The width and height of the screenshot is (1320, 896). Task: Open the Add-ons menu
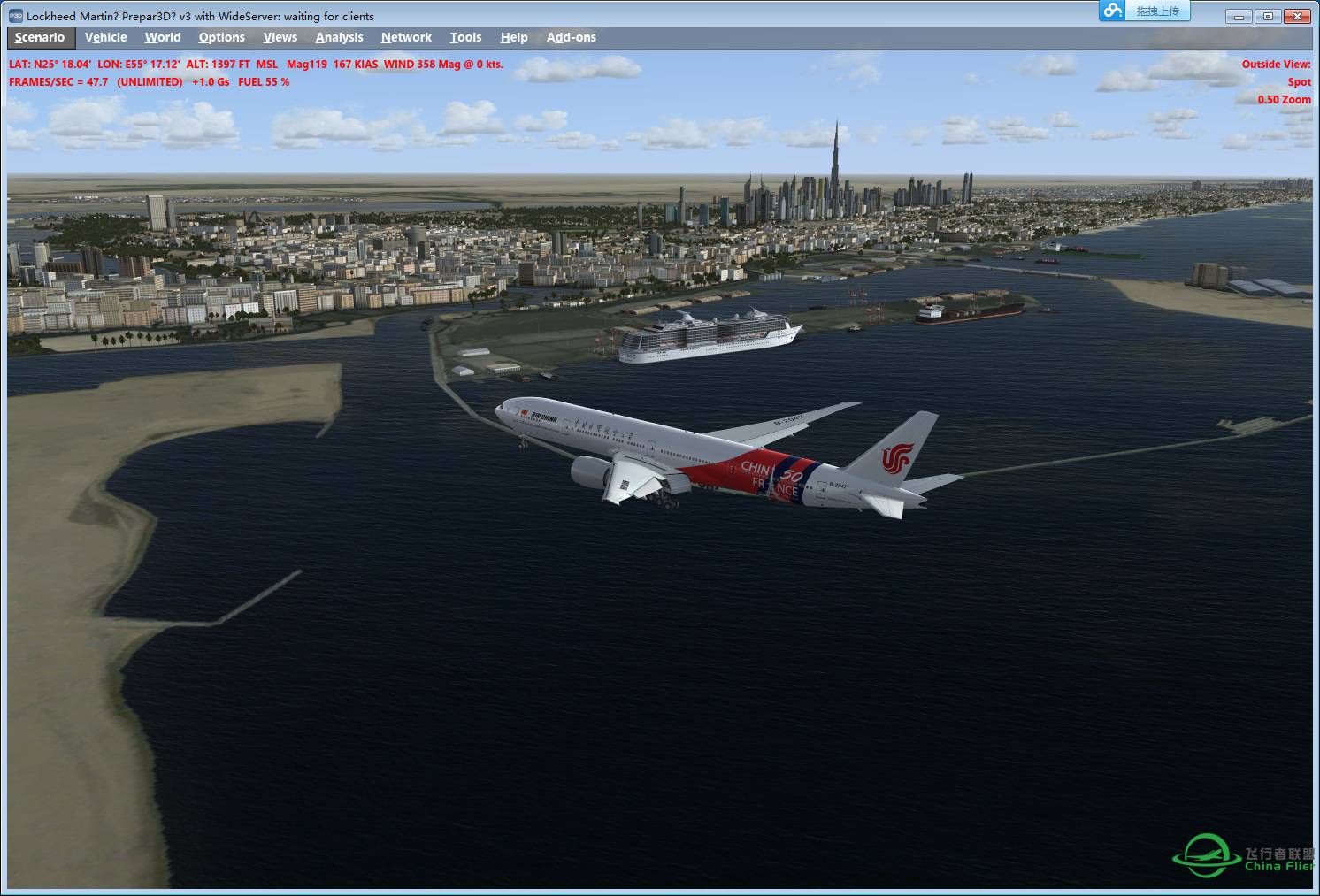[x=571, y=37]
